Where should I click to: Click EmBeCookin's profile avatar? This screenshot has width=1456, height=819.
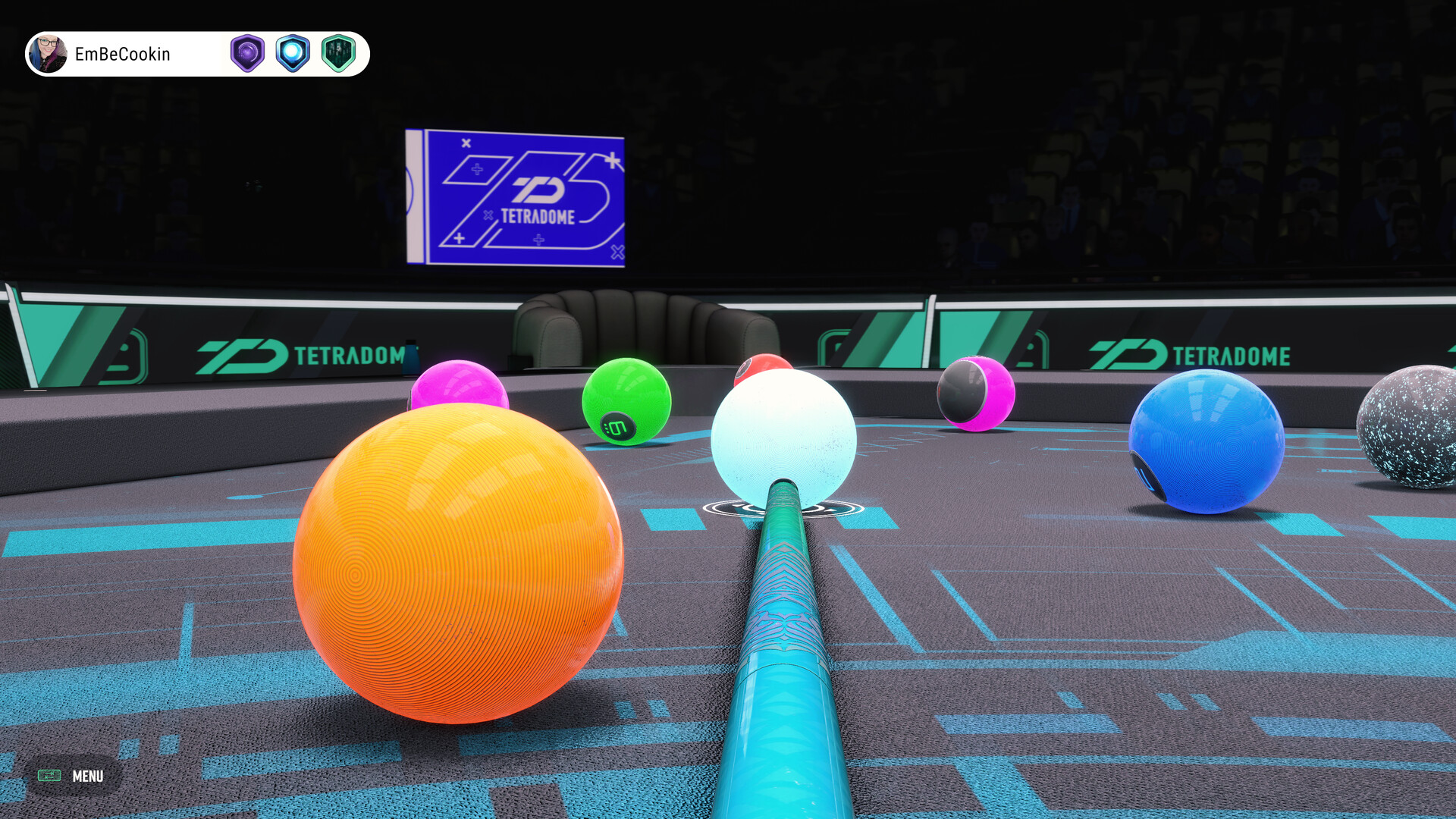click(x=49, y=54)
